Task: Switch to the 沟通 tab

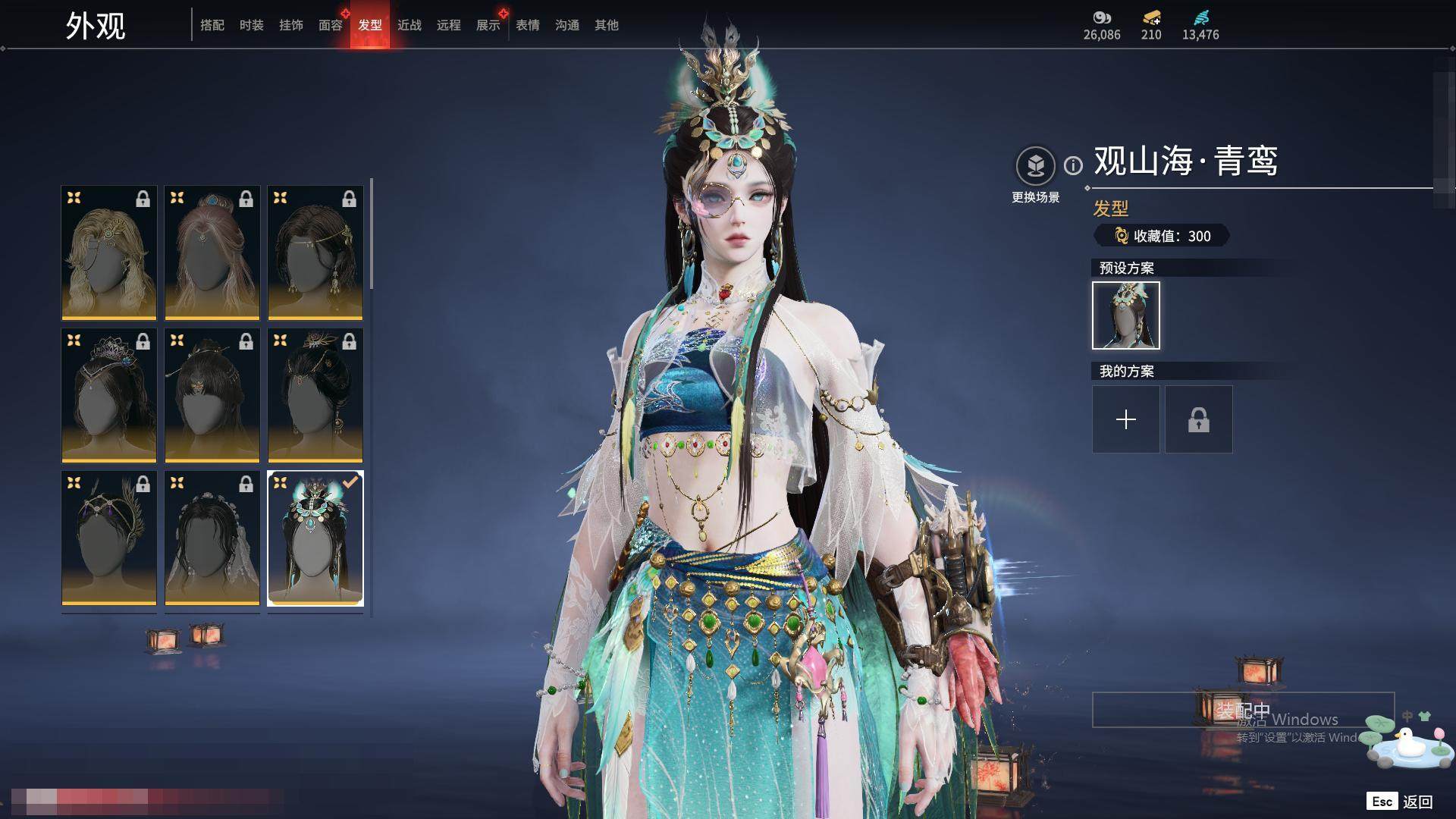Action: 567,26
